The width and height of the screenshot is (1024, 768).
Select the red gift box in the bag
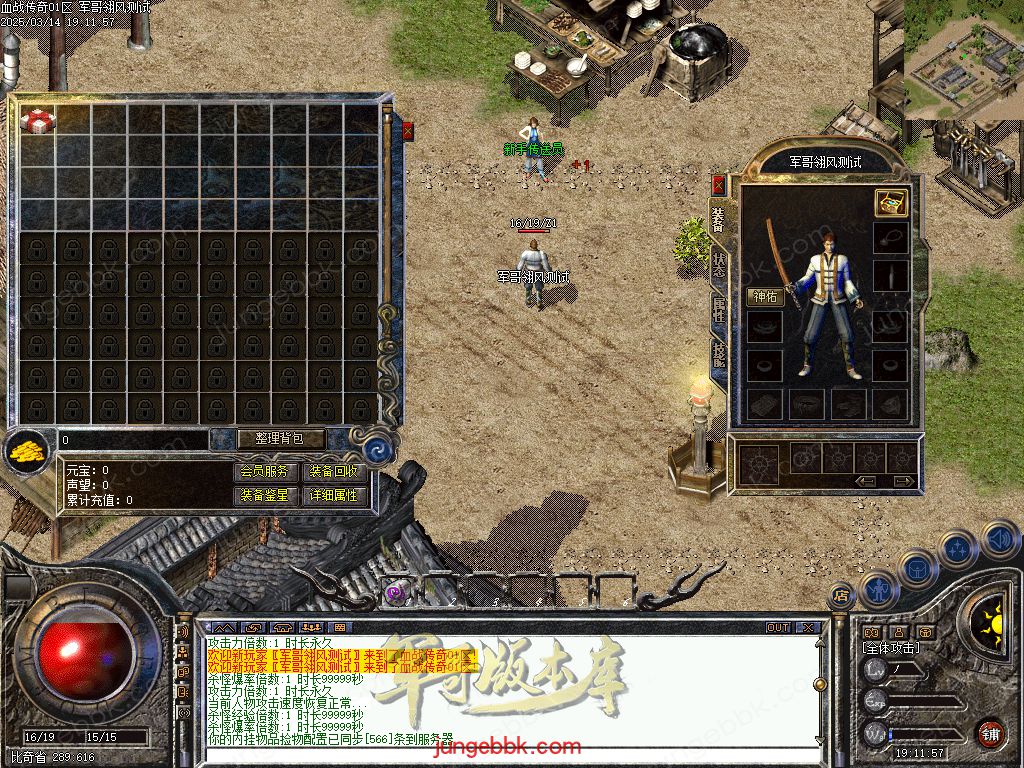tap(38, 121)
